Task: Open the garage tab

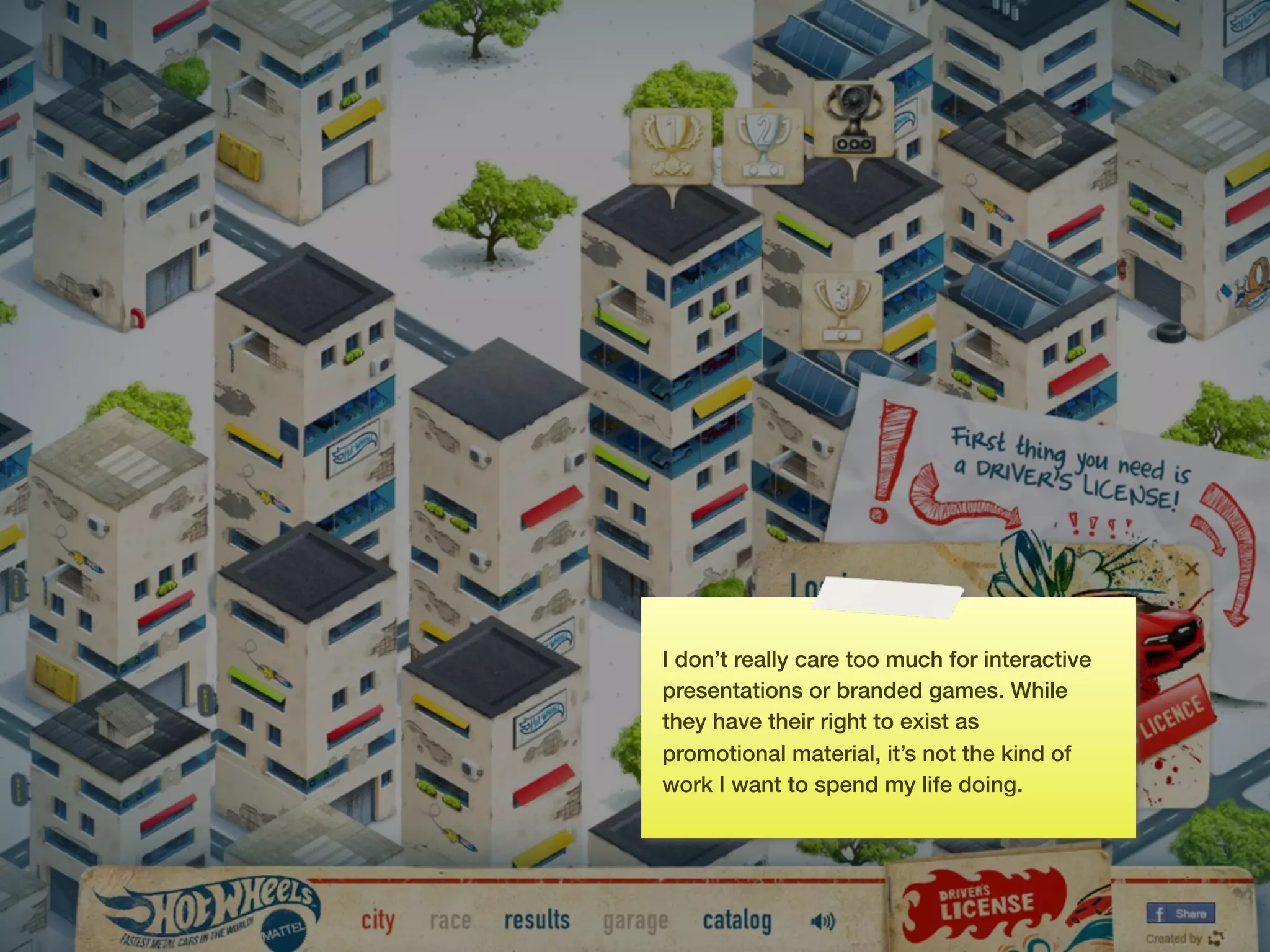Action: 636,922
